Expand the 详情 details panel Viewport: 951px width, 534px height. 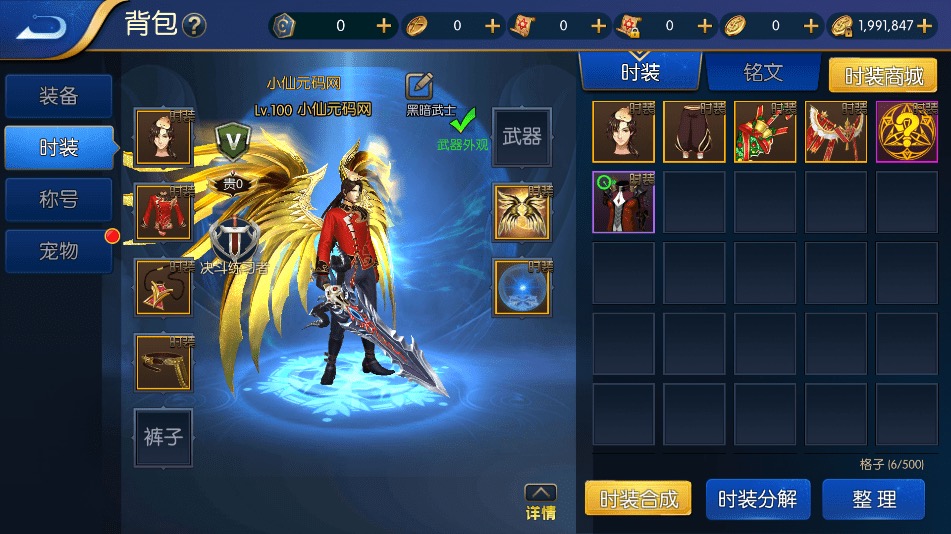[540, 502]
